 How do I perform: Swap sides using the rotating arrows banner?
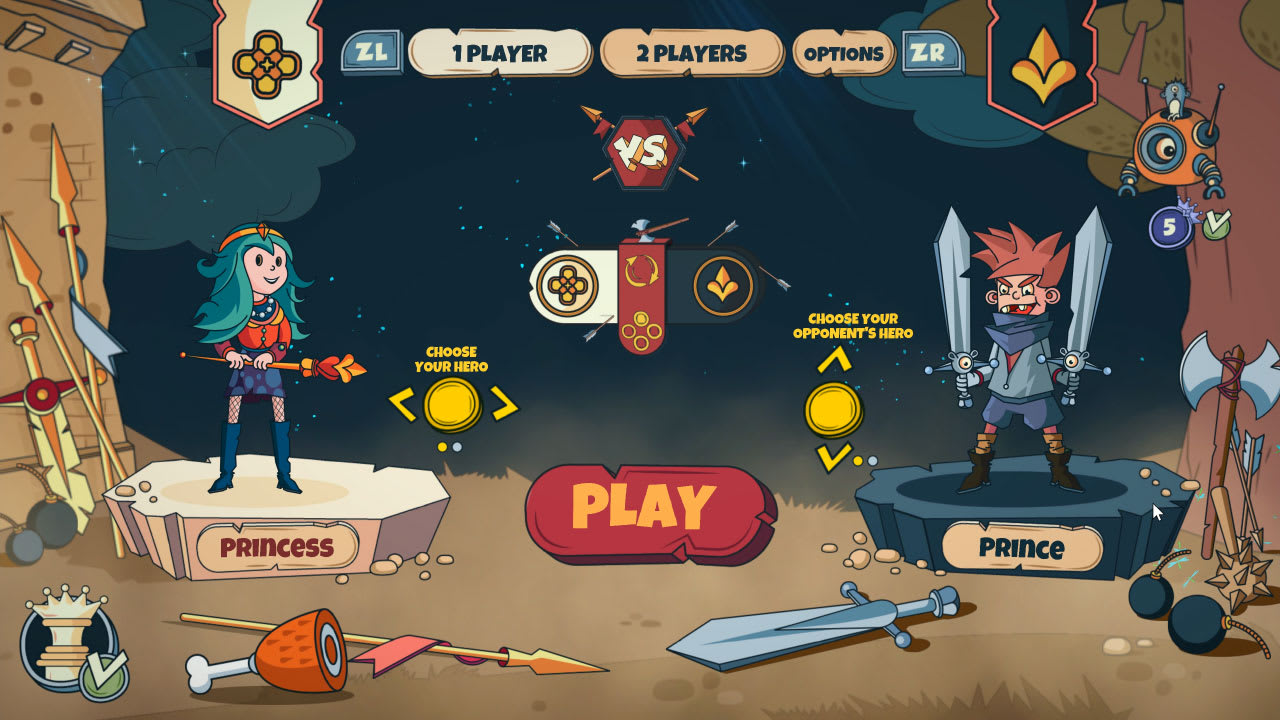point(640,268)
